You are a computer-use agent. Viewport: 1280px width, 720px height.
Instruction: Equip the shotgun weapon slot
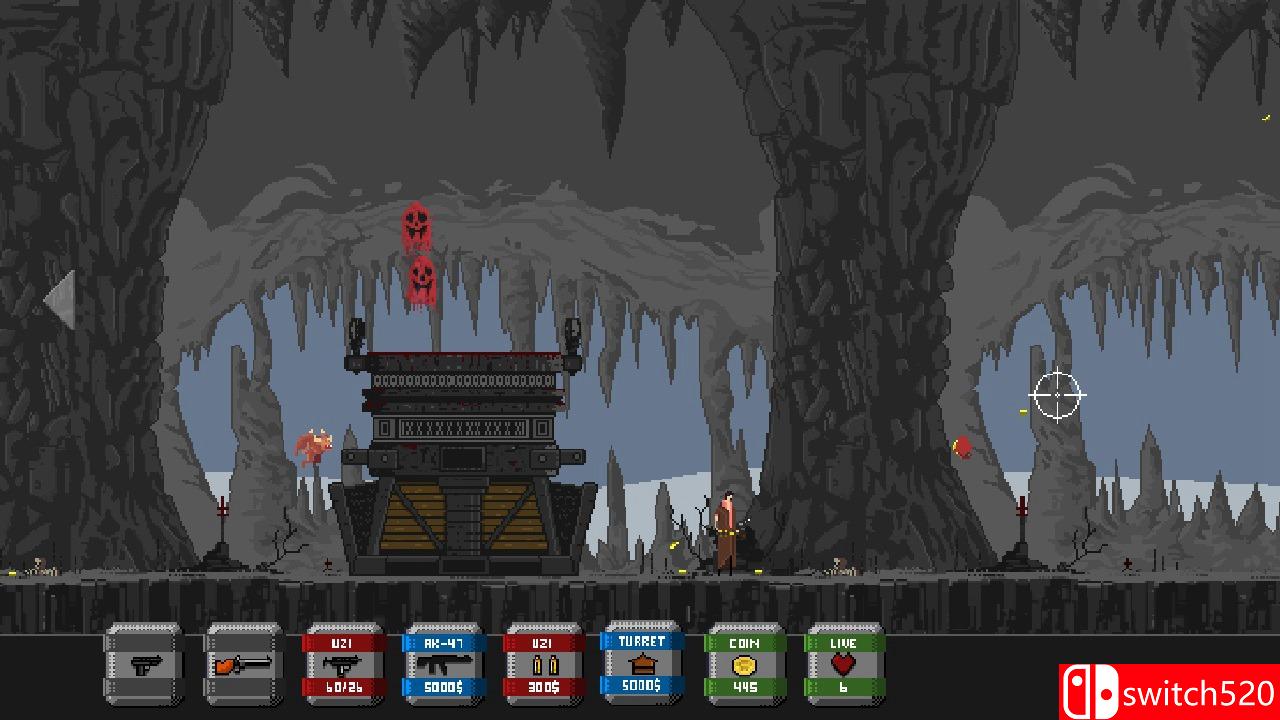[x=244, y=664]
